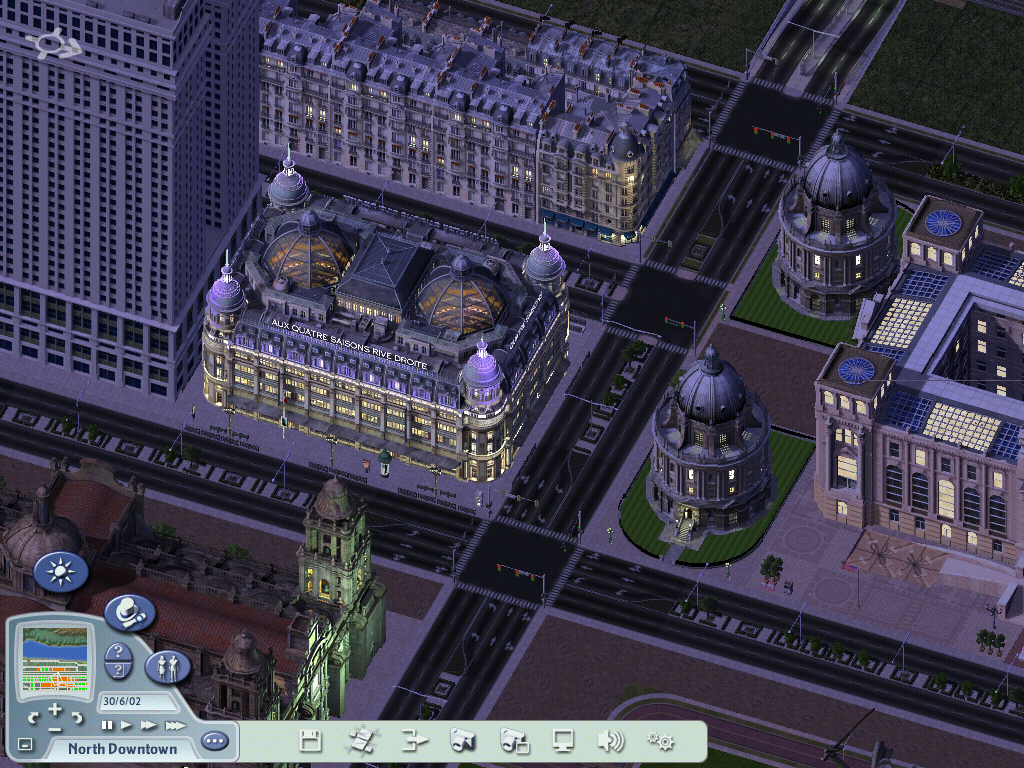Open the My Sim mode people button
The width and height of the screenshot is (1024, 768).
coord(167,666)
